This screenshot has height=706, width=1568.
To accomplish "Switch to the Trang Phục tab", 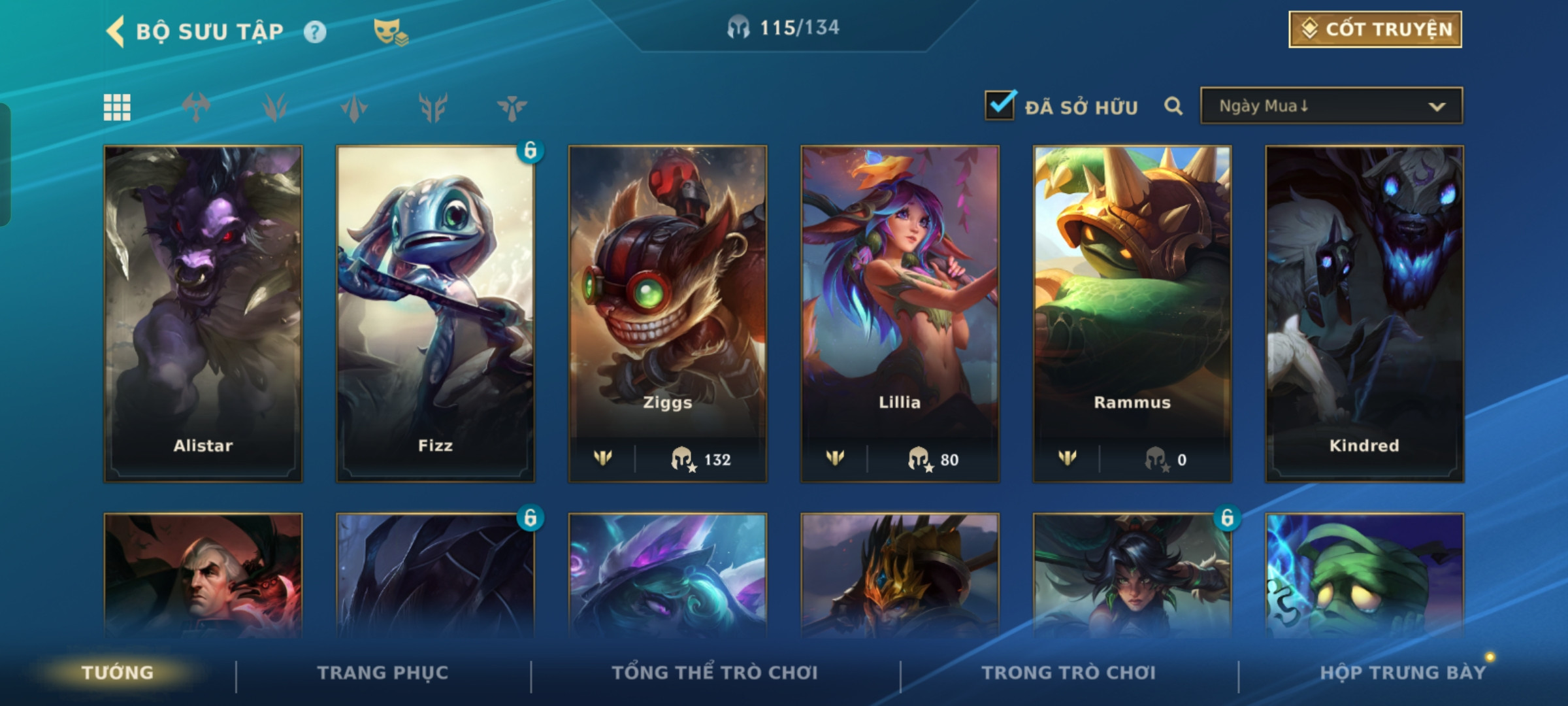I will 383,673.
